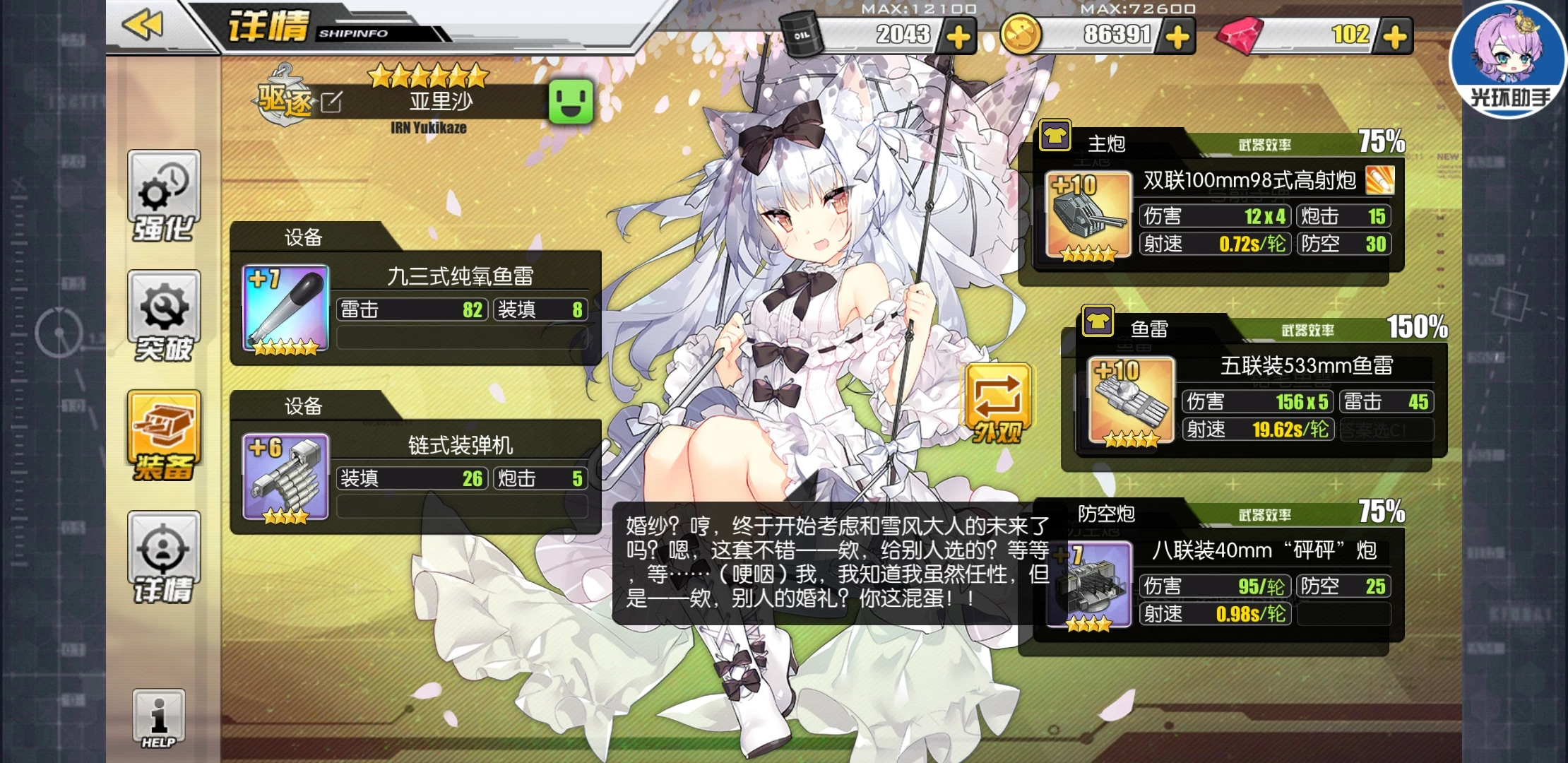
Task: Edit the ship name with pencil icon
Action: (331, 103)
